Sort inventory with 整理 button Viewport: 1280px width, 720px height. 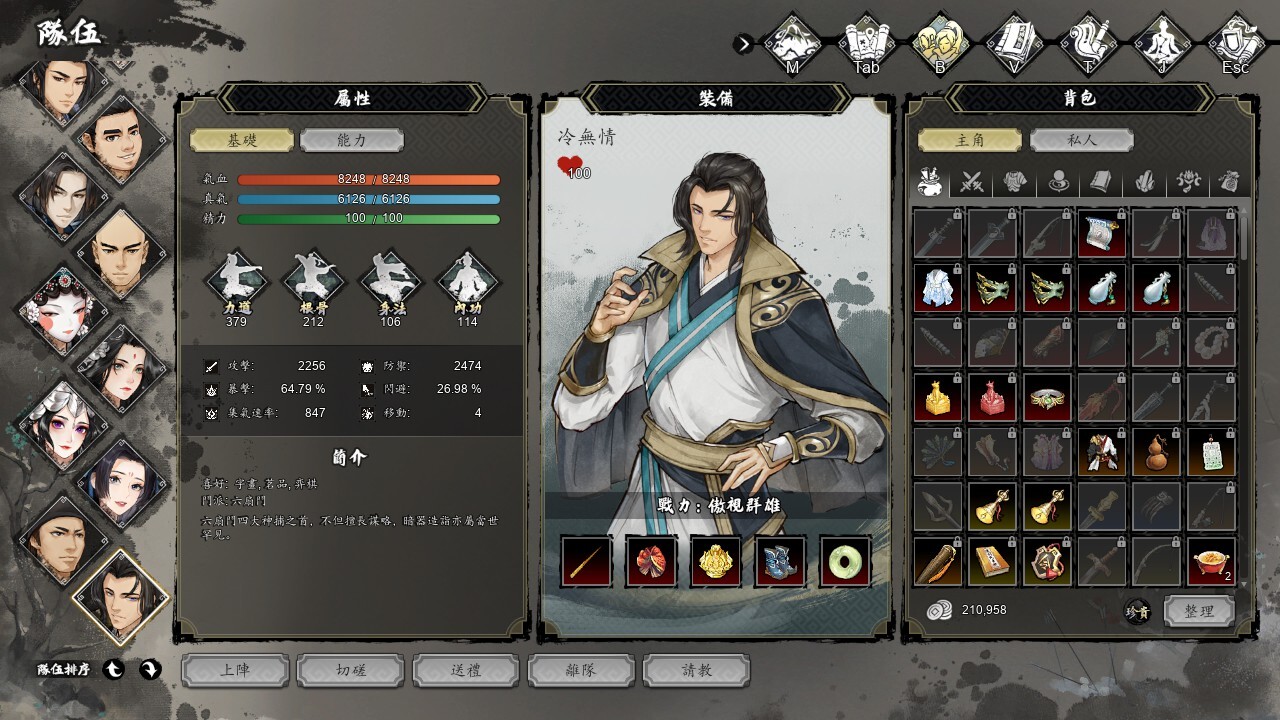(1199, 611)
